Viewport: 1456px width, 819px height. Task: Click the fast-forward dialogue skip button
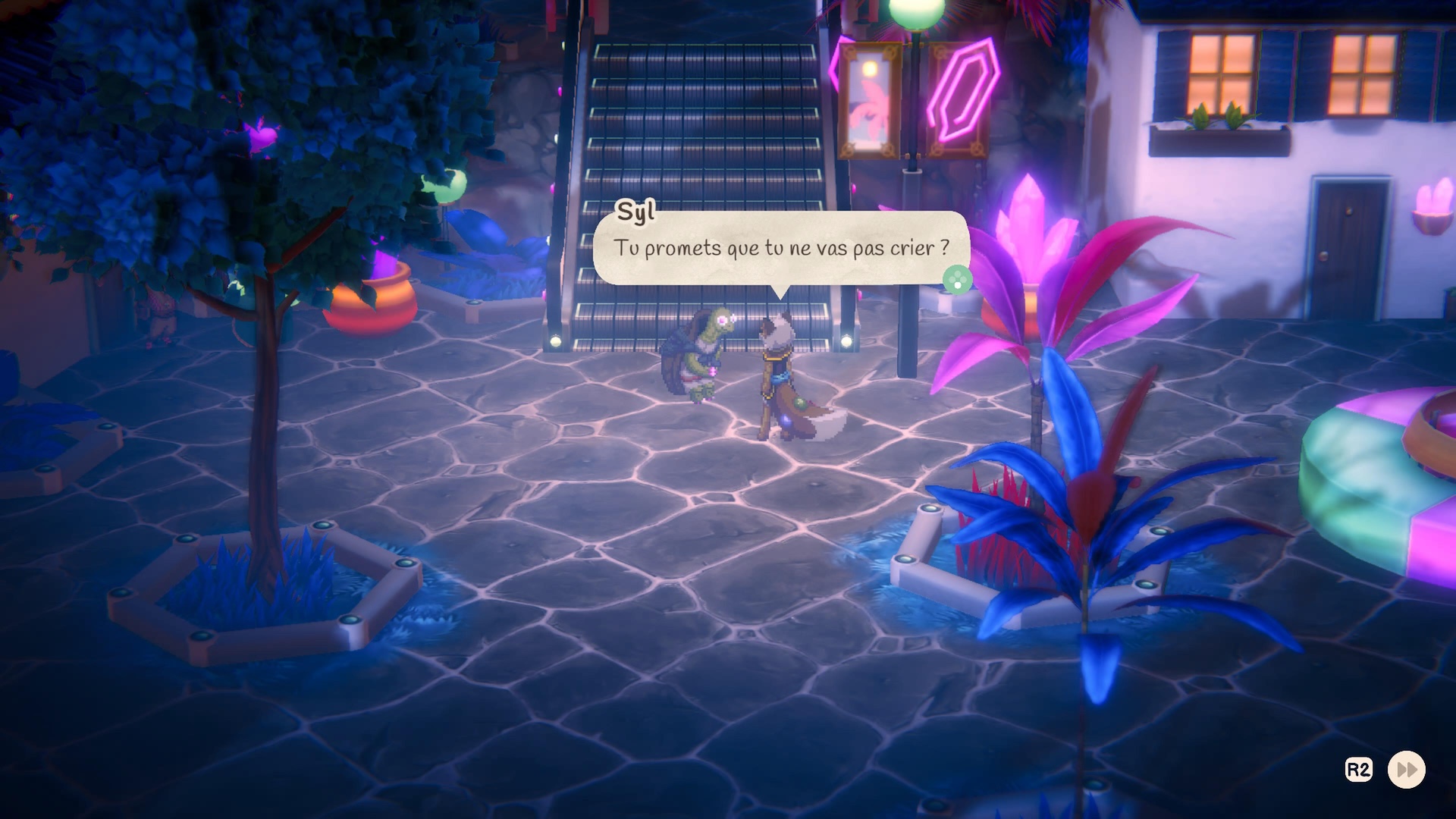pos(1406,770)
